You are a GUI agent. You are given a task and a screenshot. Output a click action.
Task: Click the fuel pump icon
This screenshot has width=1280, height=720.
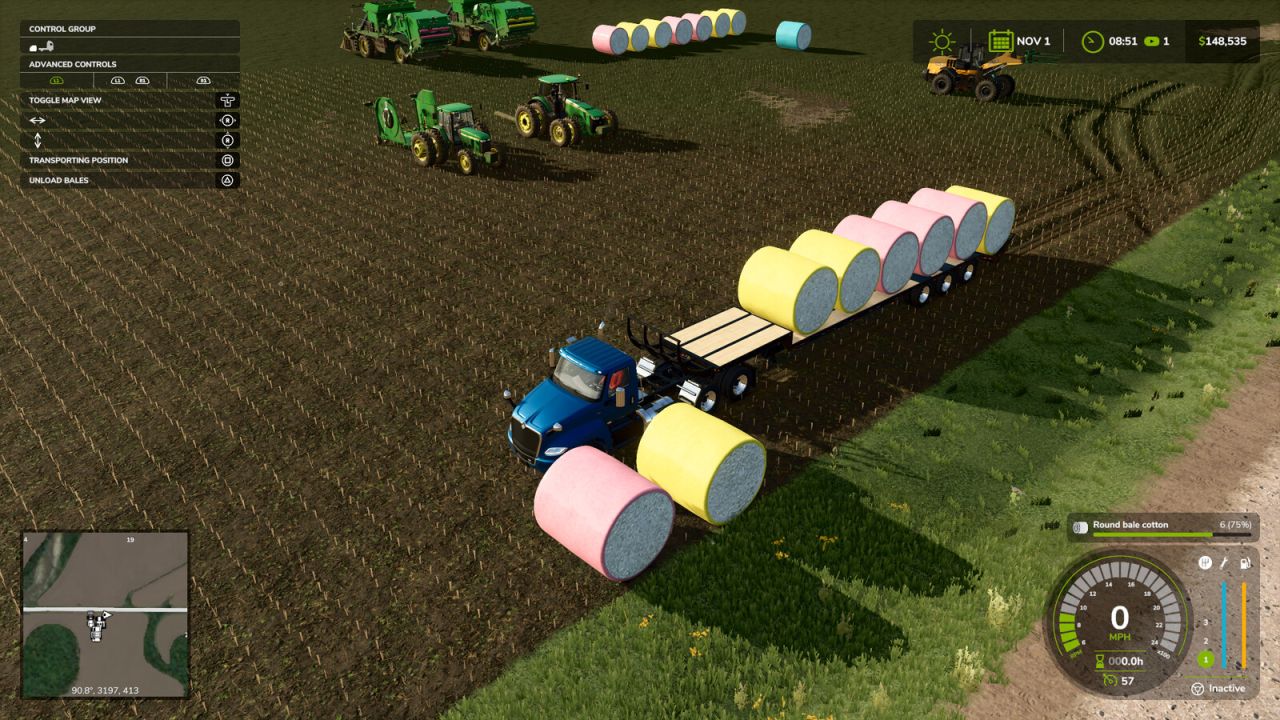[x=1245, y=562]
